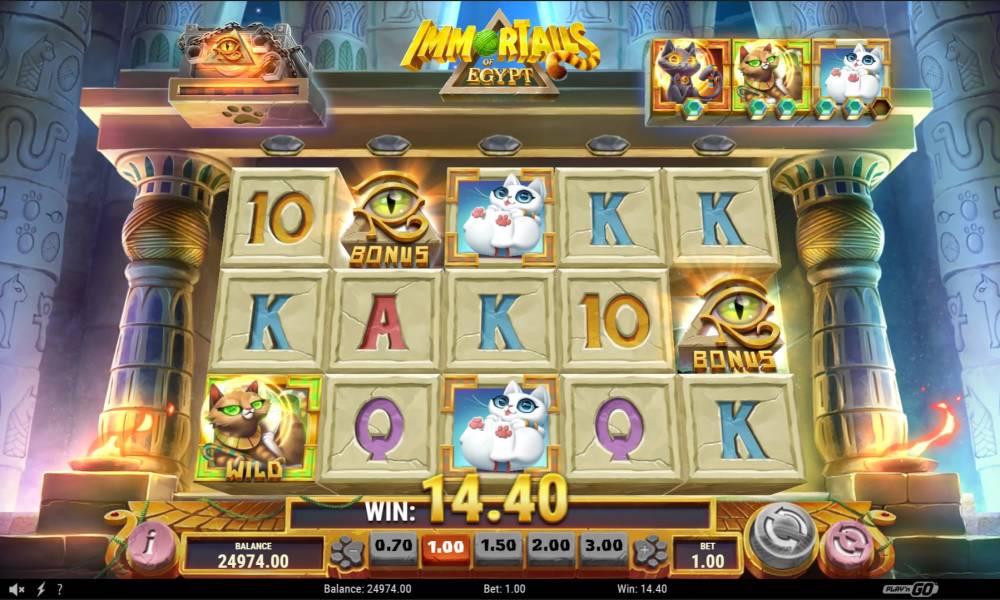Viewport: 1000px width, 600px height.
Task: Set the bet to 3.00
Action: click(x=600, y=548)
